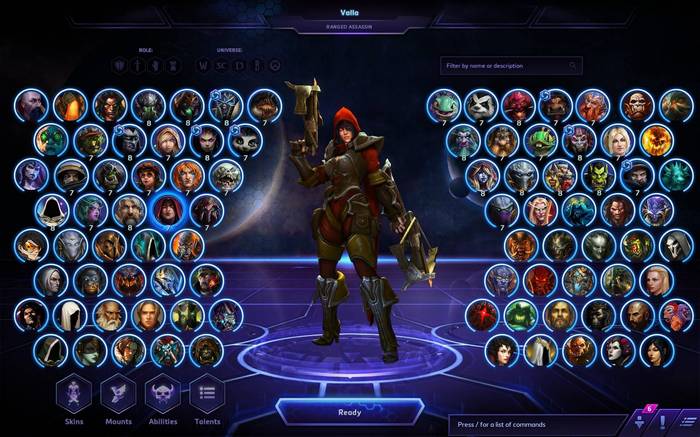Toggle the StarCraft "SC" universe filter
The width and height of the screenshot is (700, 437).
221,66
